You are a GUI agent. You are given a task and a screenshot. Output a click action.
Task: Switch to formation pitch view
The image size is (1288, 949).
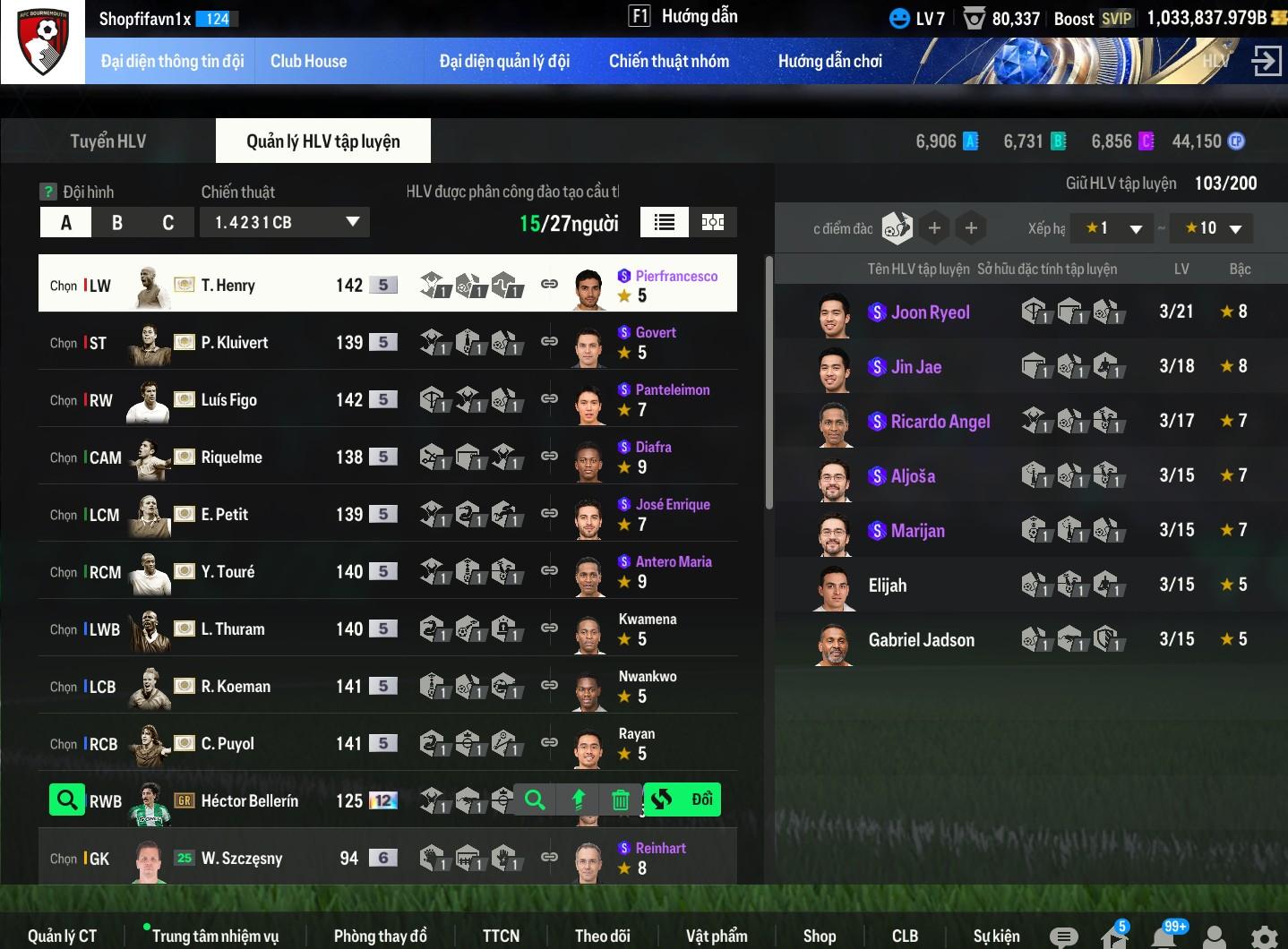713,223
